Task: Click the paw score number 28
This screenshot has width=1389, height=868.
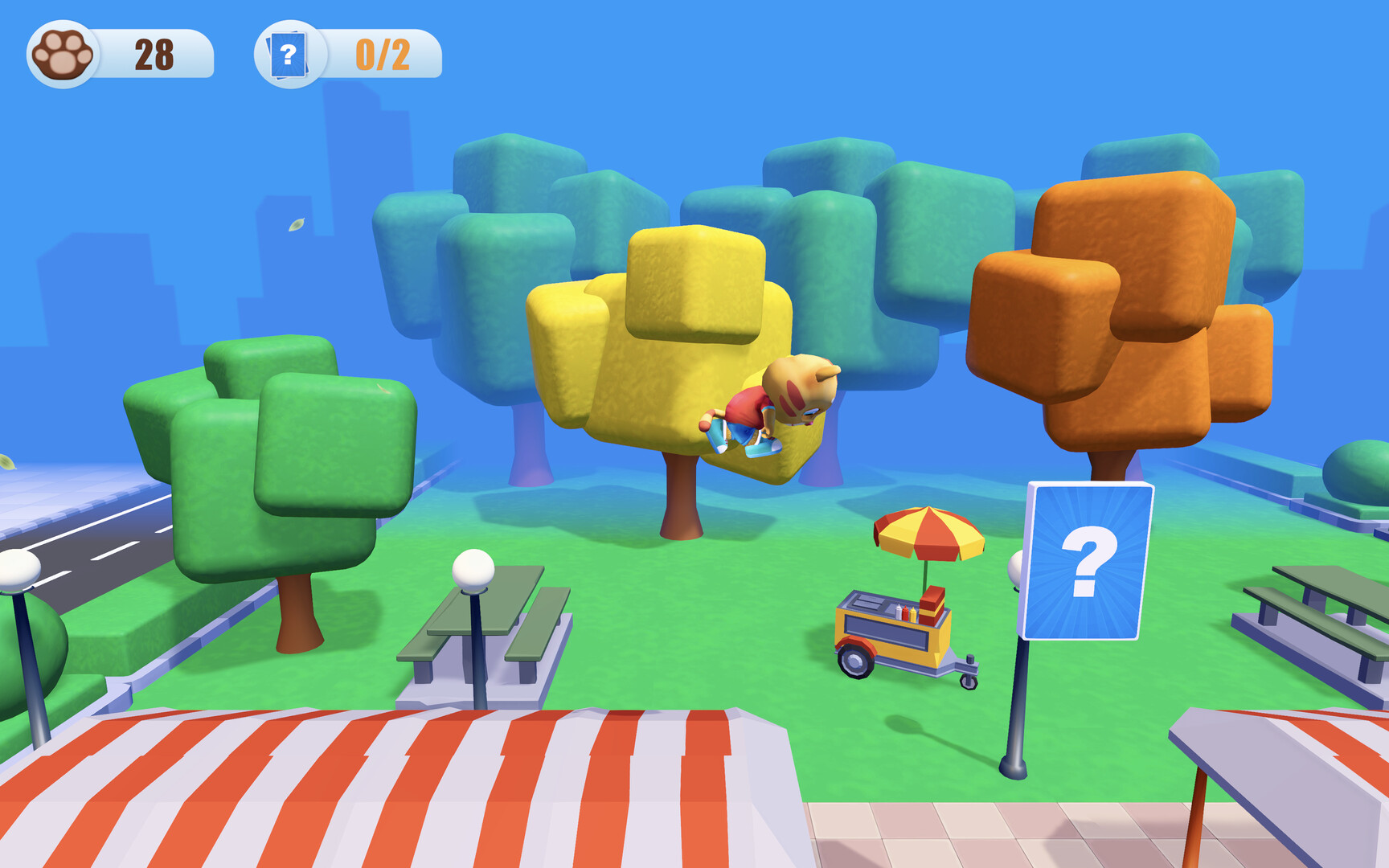Action: point(158,53)
